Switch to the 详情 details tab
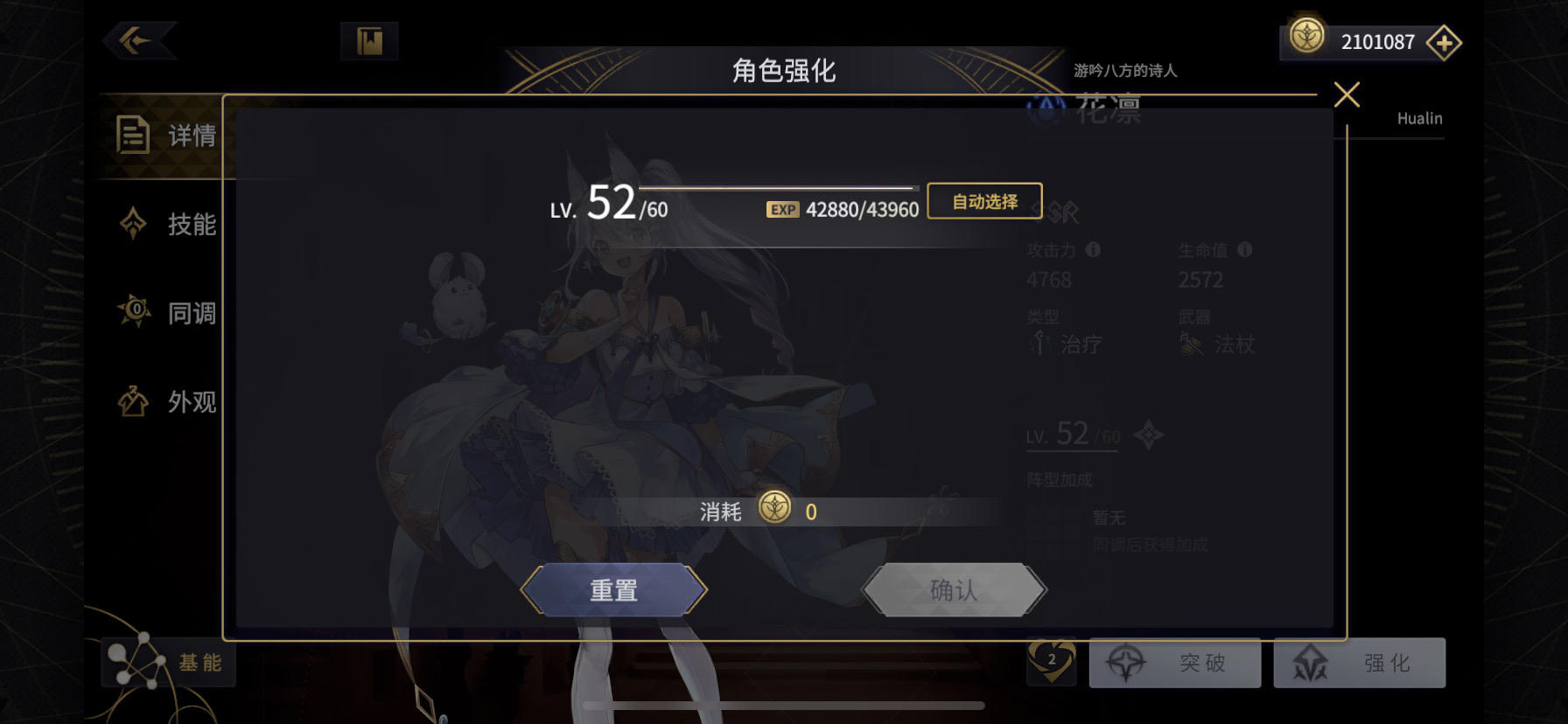Viewport: 1568px width, 724px height. point(167,136)
